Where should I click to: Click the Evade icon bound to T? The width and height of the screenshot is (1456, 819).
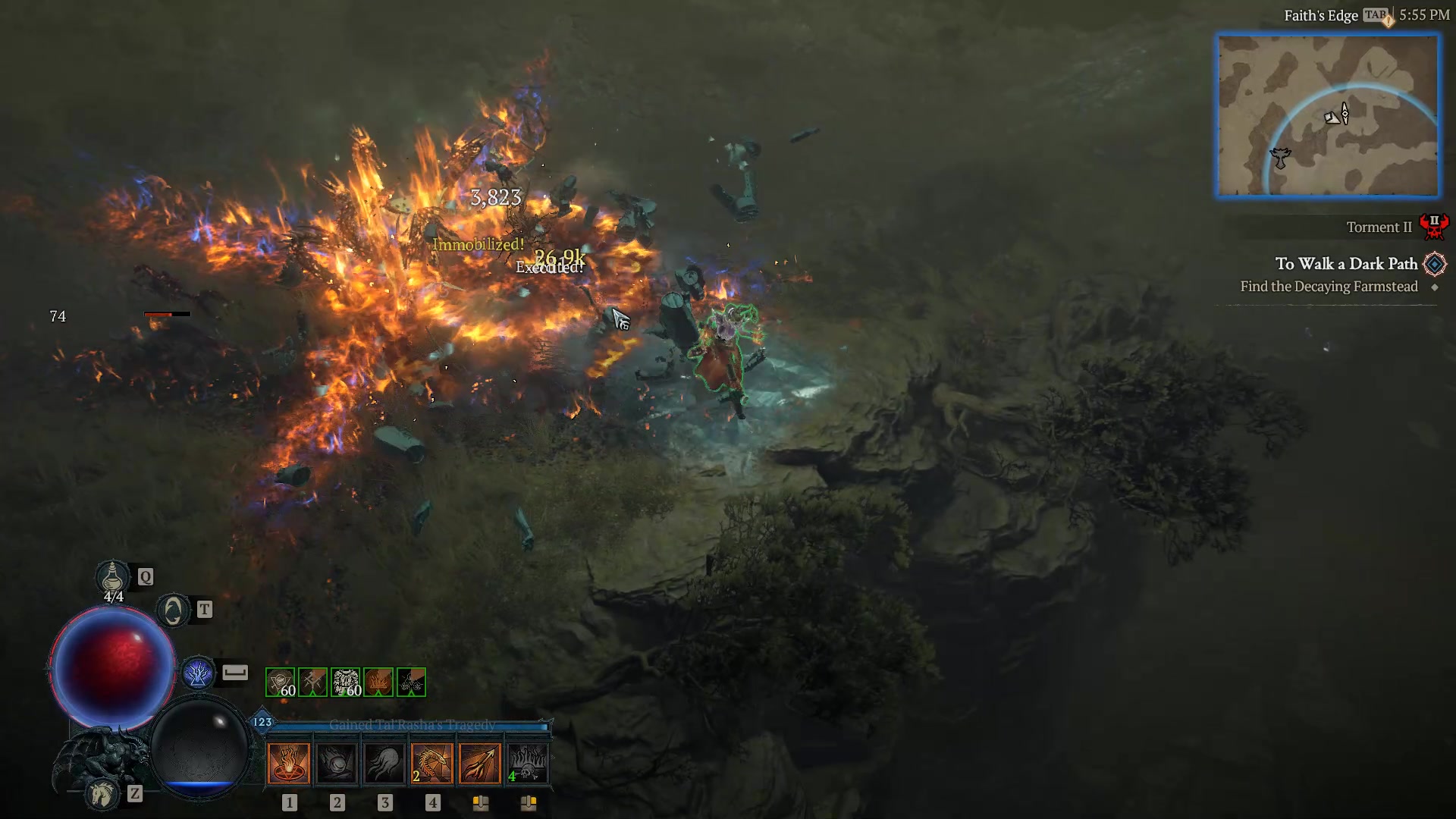(173, 609)
